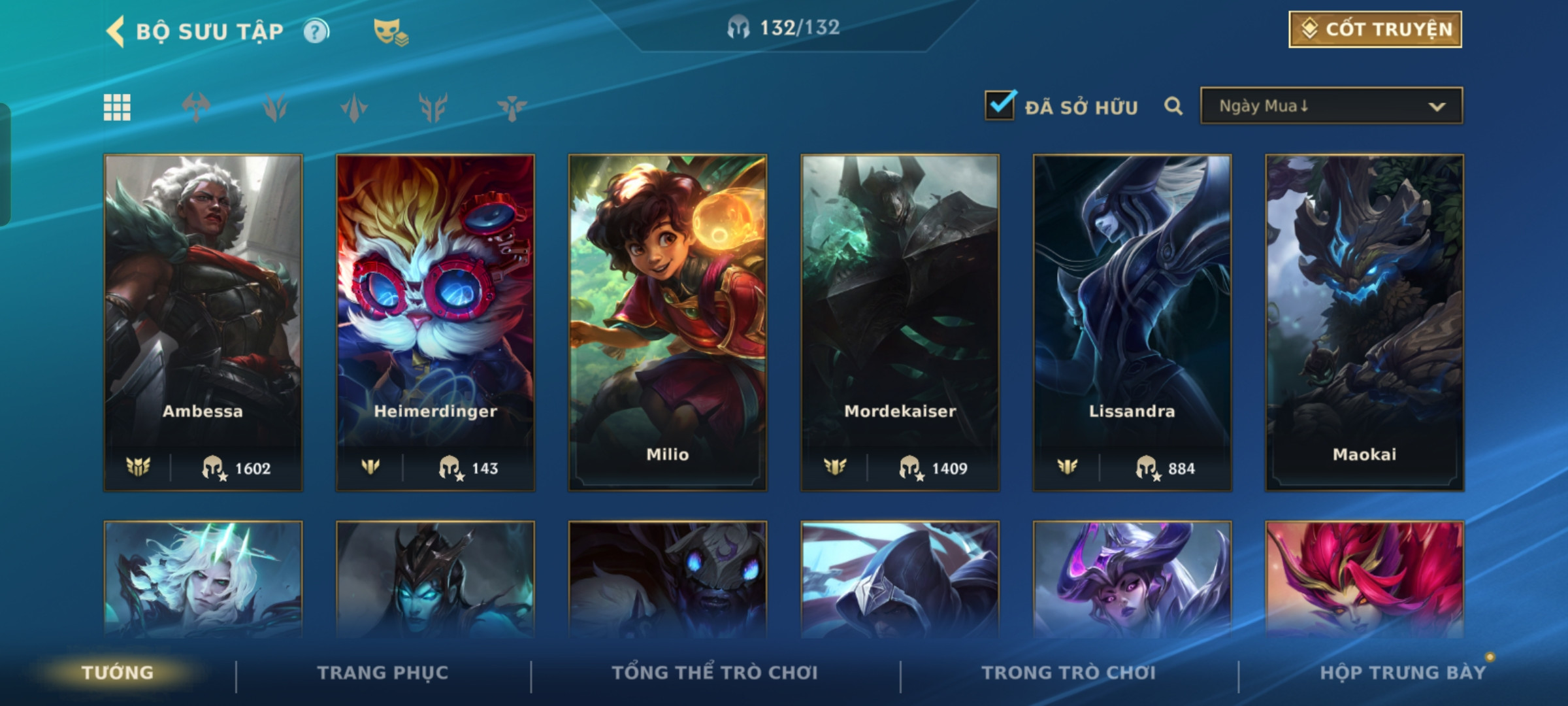
Task: Pick the Milio champion card
Action: [668, 322]
